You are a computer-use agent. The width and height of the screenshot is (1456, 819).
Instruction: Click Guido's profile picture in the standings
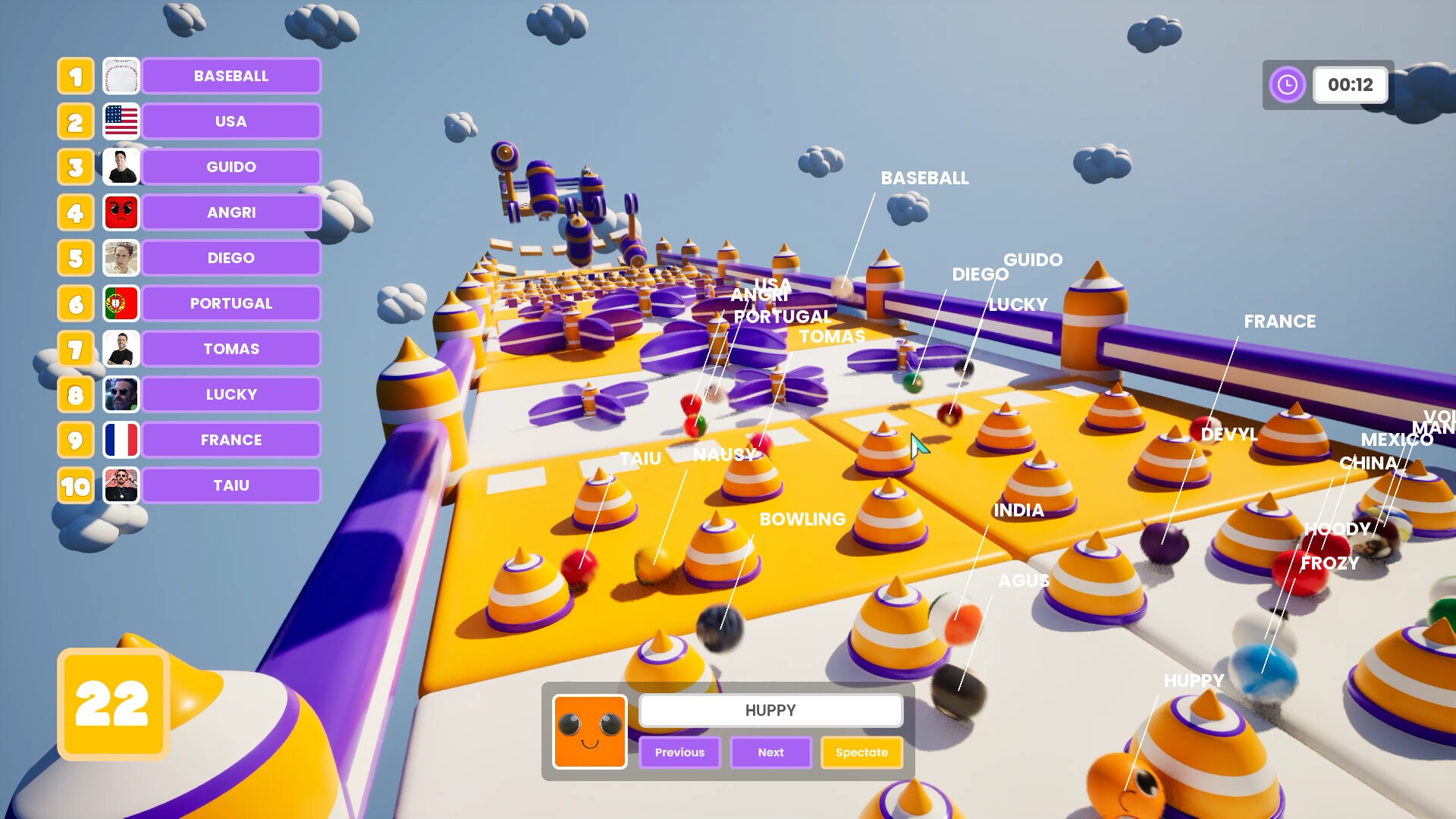(121, 167)
